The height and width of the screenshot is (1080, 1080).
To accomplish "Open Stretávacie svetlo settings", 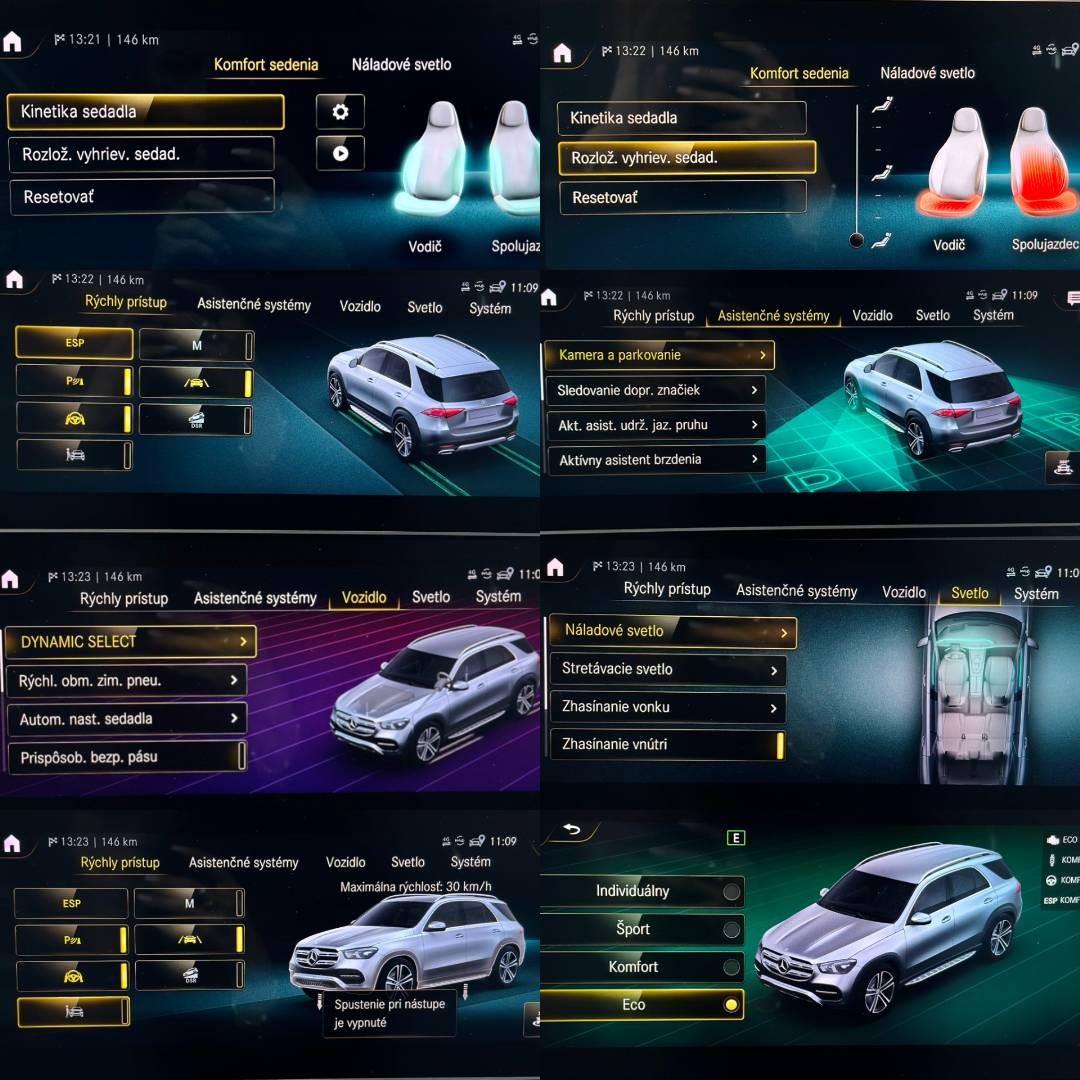I will (667, 669).
